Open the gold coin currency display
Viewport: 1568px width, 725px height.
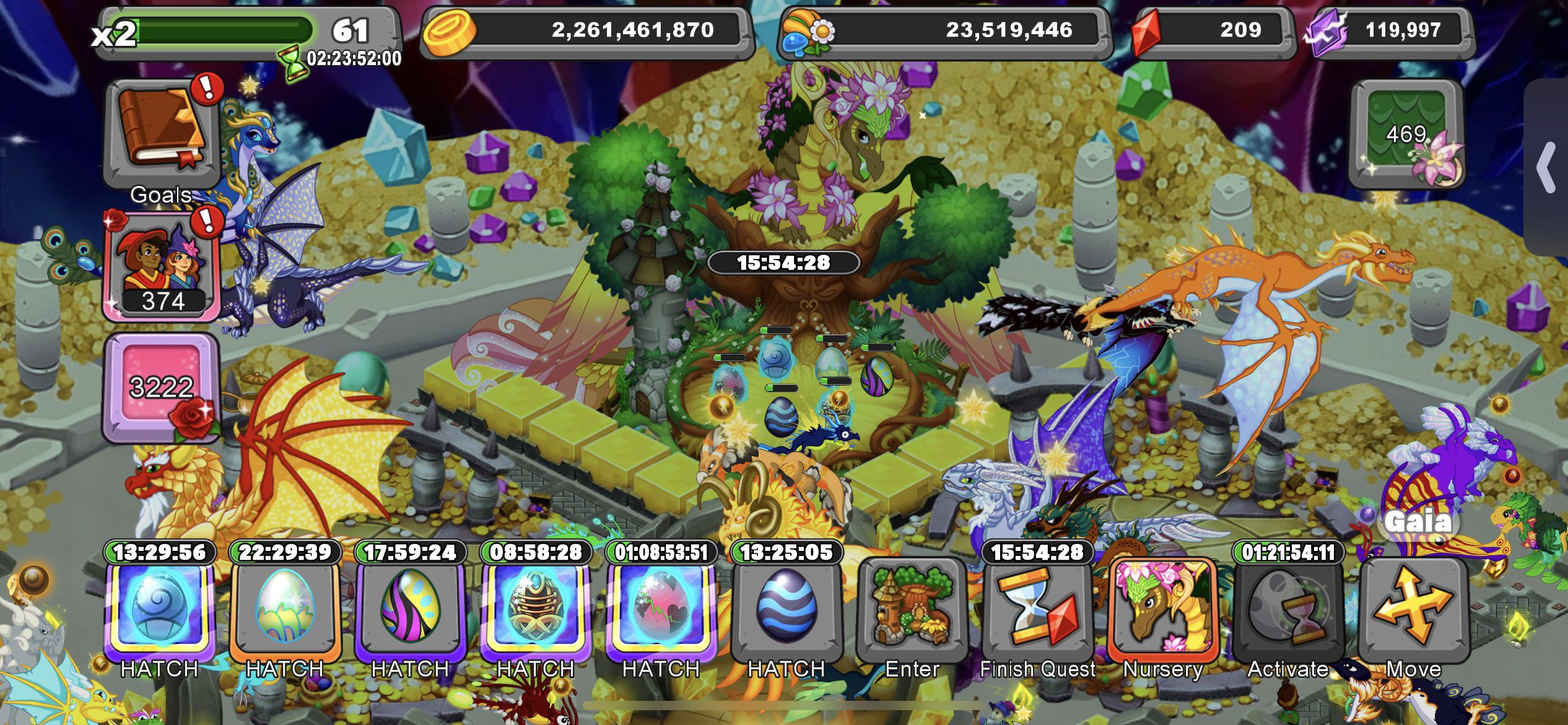coord(588,29)
